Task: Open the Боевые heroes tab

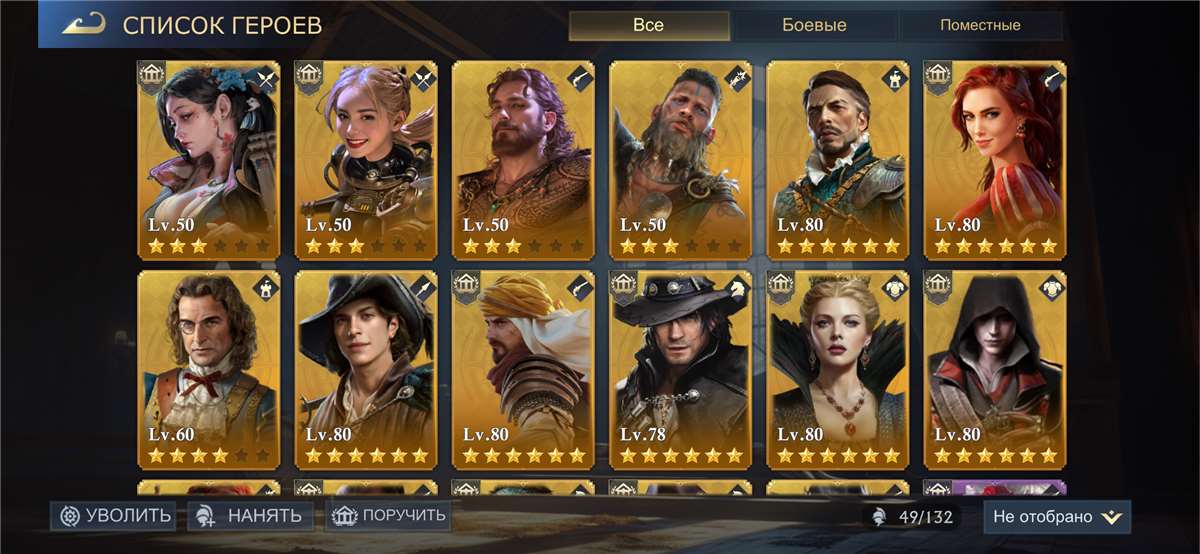Action: (x=813, y=25)
